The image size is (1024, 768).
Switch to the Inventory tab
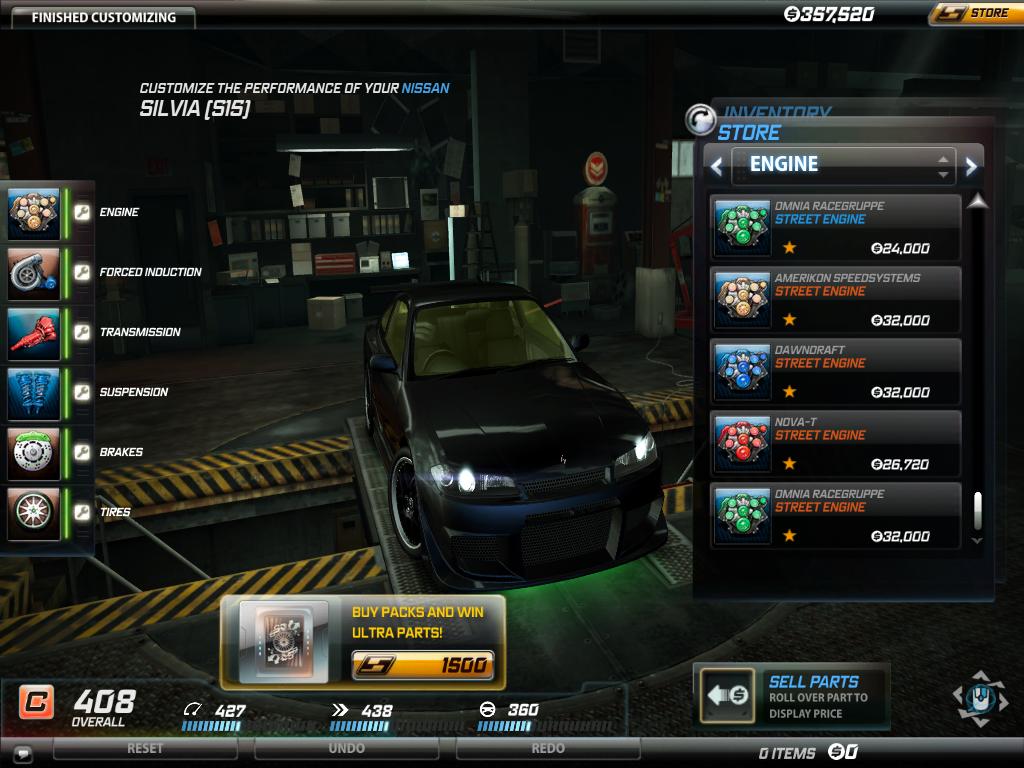(x=778, y=112)
